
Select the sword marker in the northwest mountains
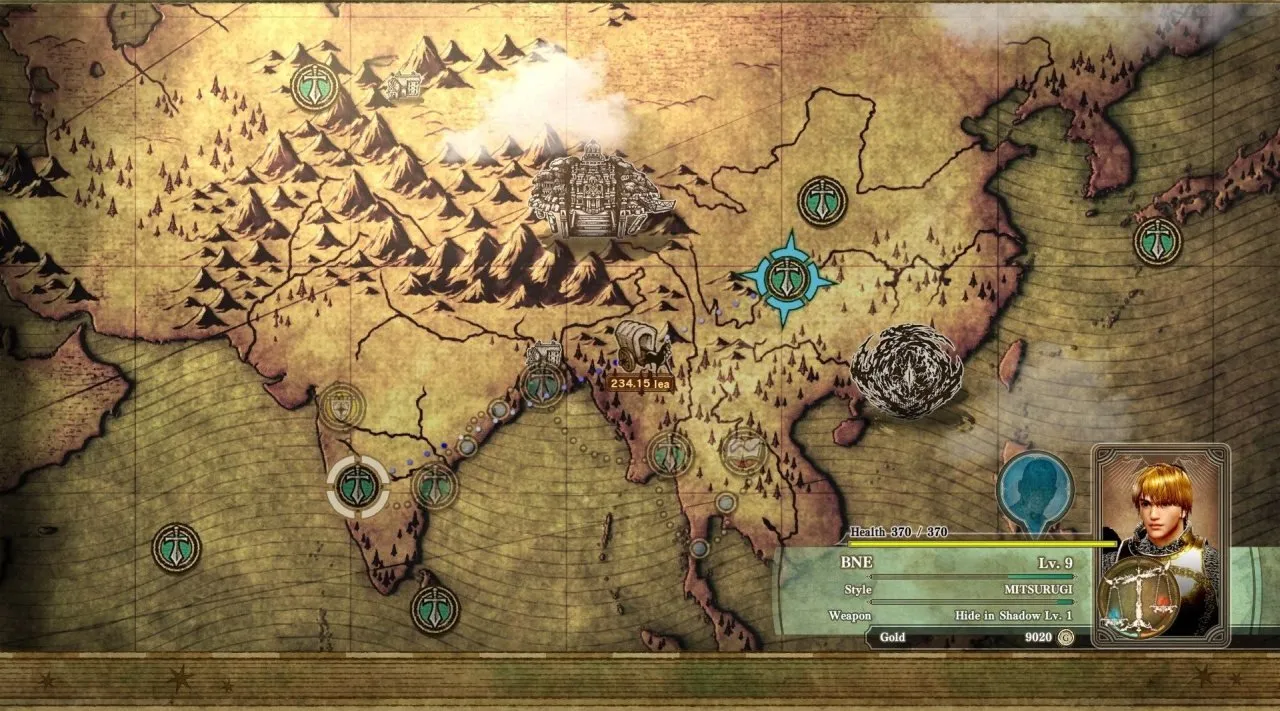pyautogui.click(x=314, y=88)
